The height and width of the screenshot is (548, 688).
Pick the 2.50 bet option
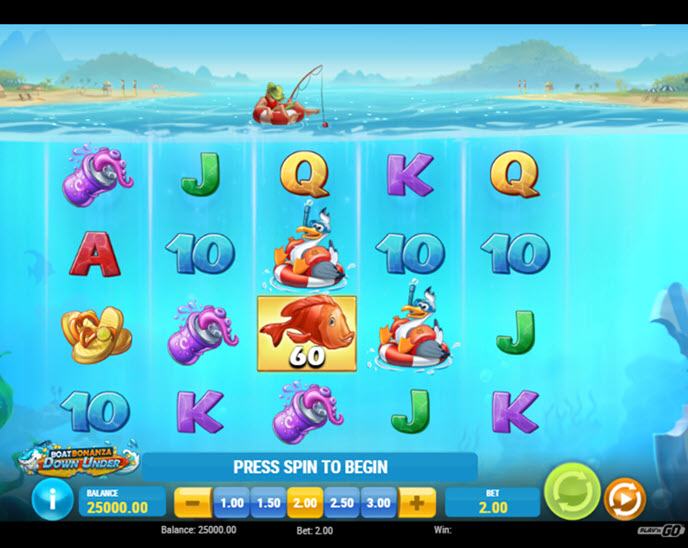[x=342, y=502]
